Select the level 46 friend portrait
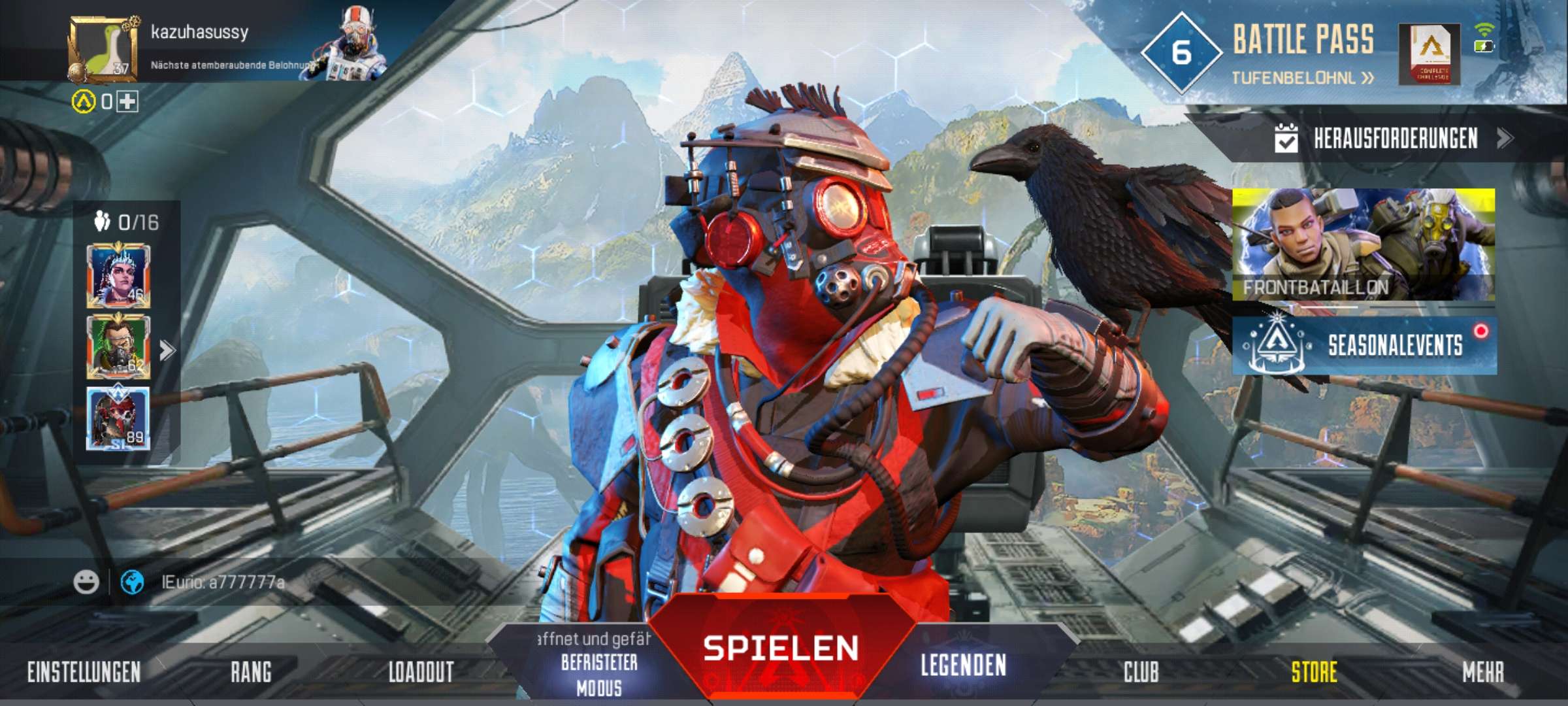The image size is (1568, 706). point(118,276)
